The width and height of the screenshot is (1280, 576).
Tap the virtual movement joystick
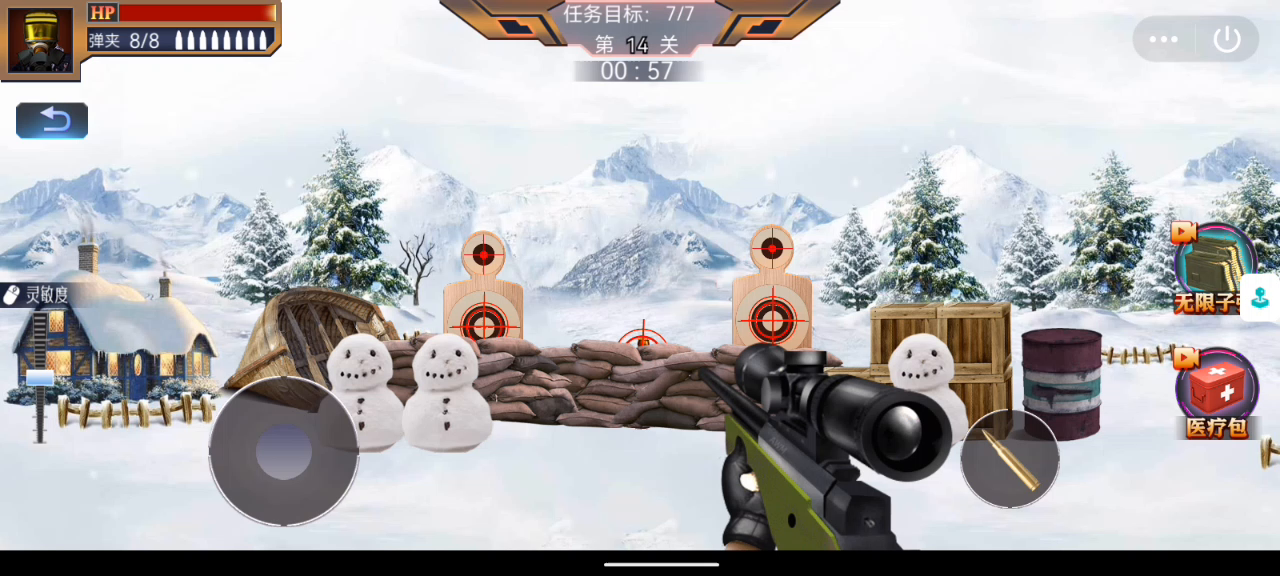(x=284, y=451)
